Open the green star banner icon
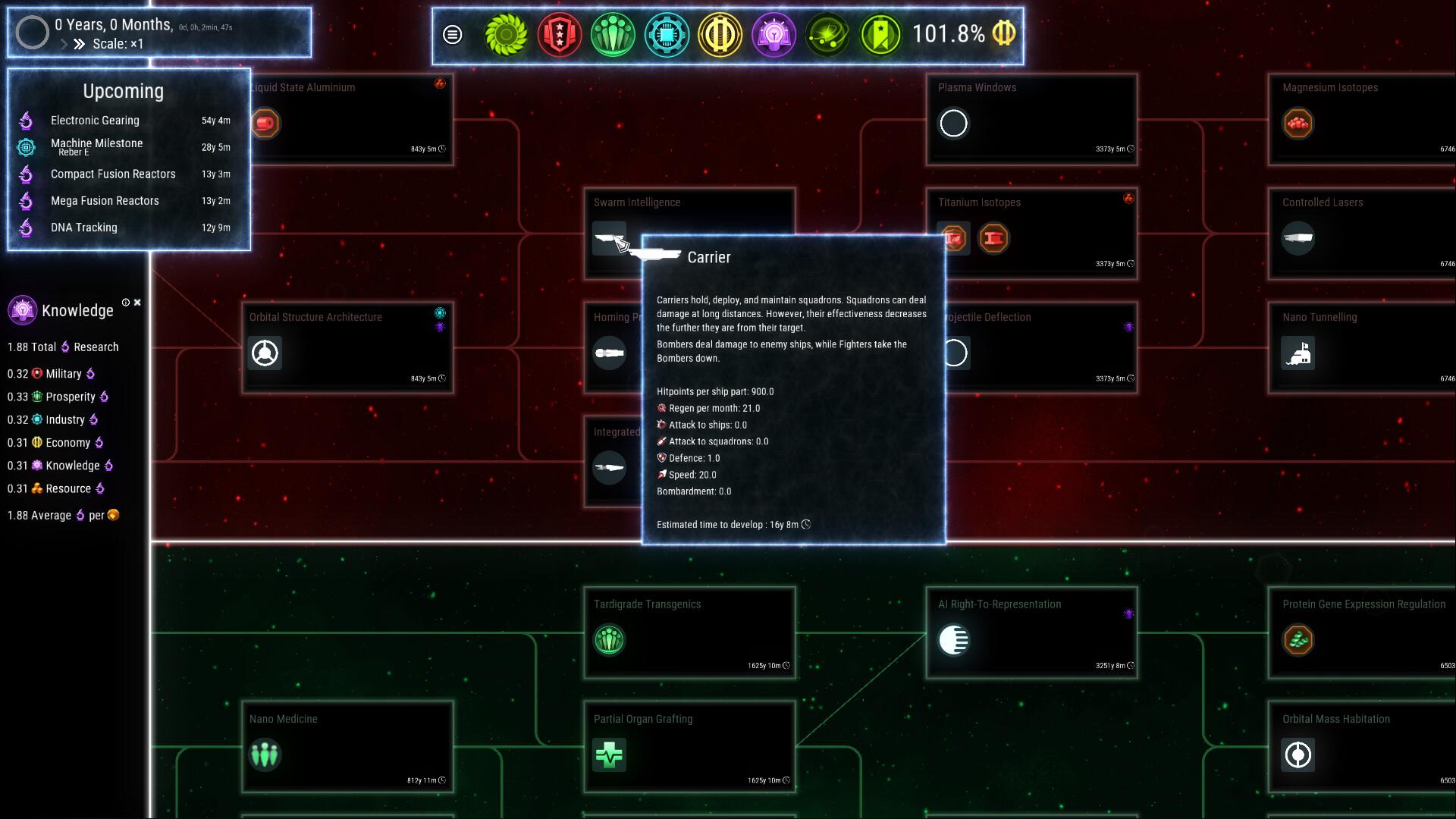 pyautogui.click(x=880, y=34)
